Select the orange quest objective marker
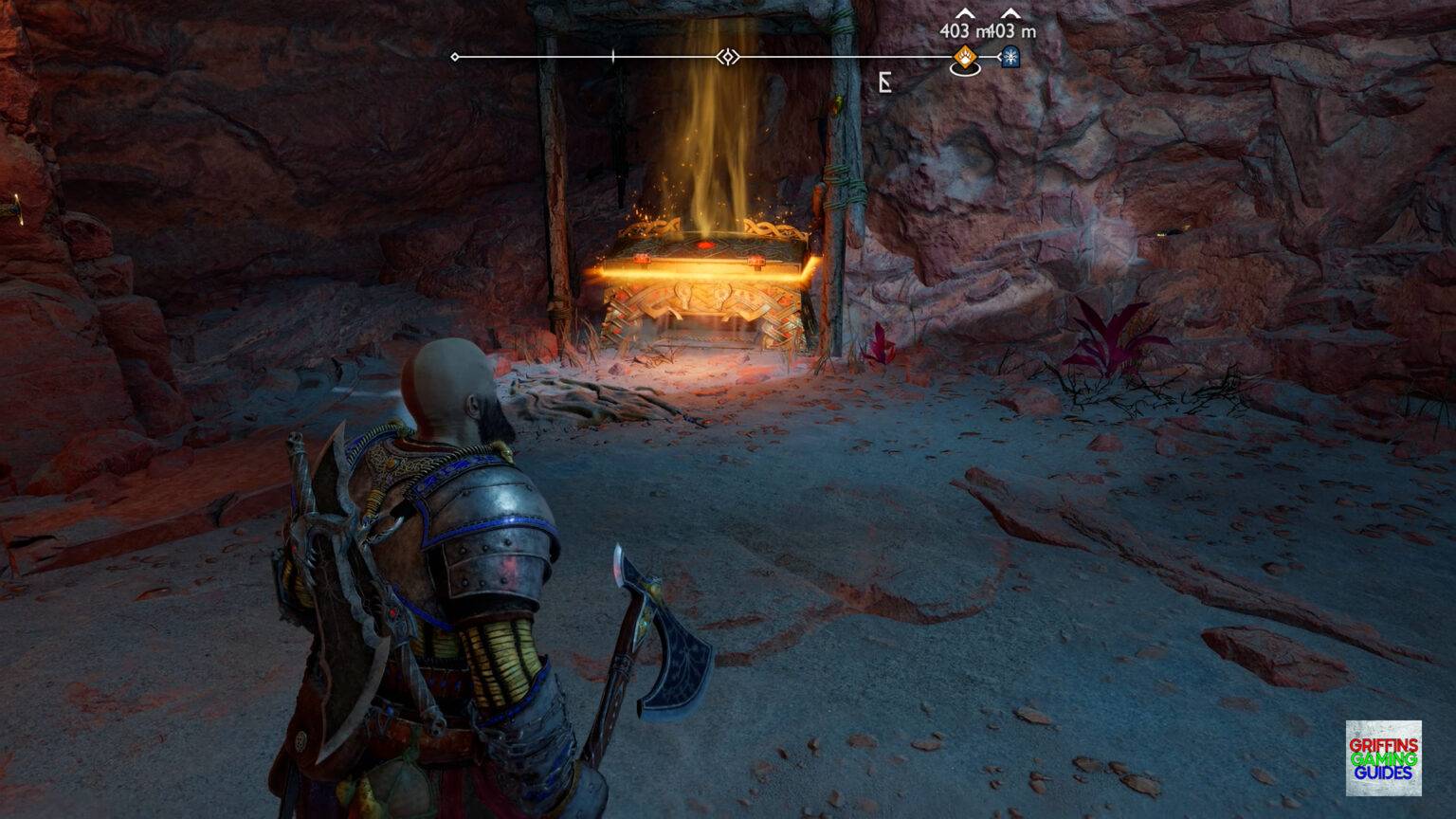Screen dimensions: 1456x819 click(x=964, y=59)
